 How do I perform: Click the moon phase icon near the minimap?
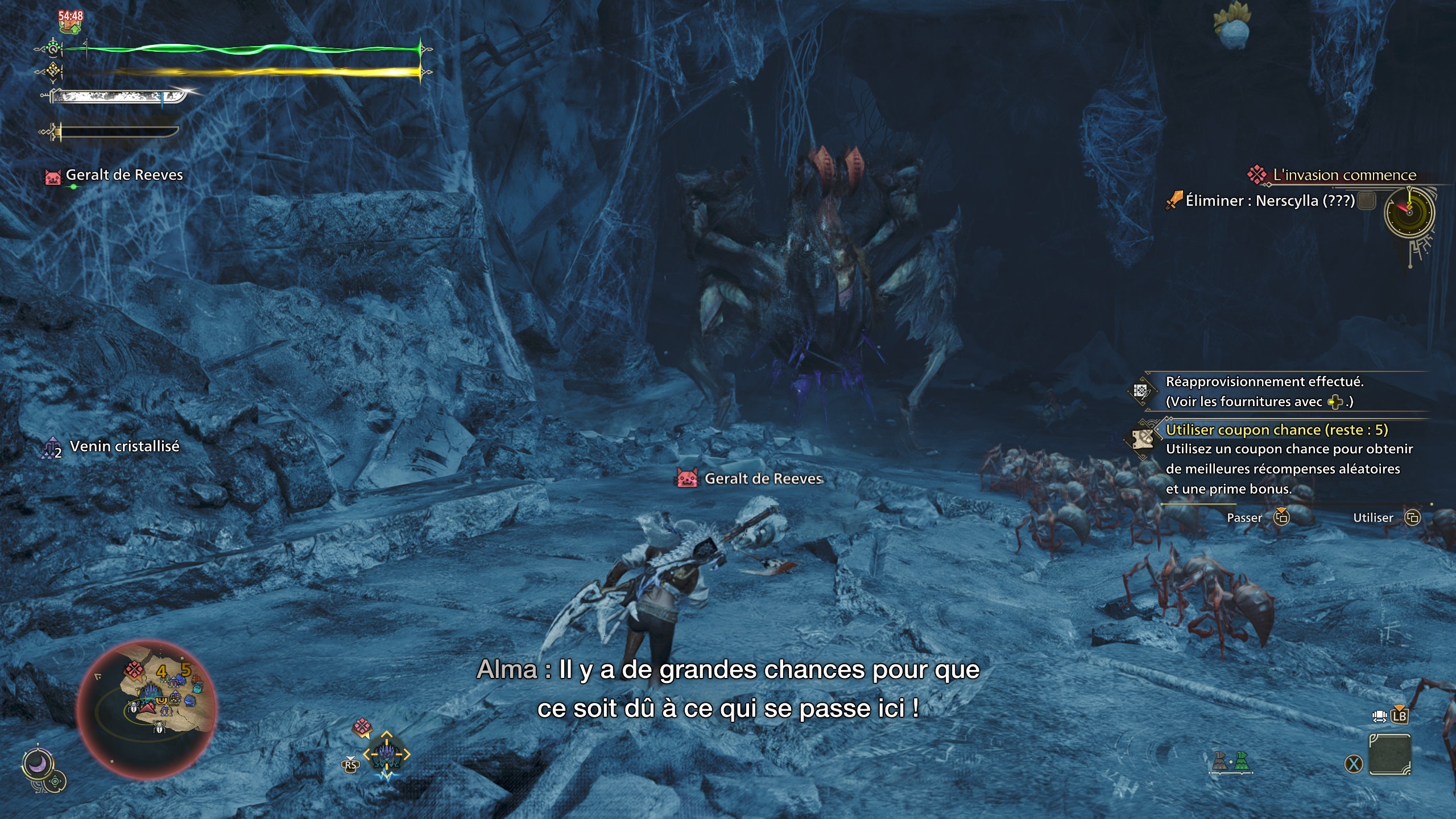tap(38, 761)
